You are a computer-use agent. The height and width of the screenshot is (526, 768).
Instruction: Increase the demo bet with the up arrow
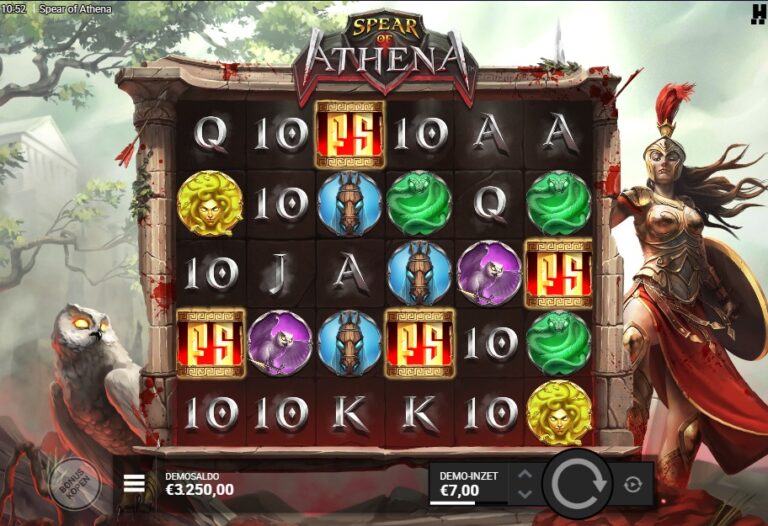(x=524, y=475)
